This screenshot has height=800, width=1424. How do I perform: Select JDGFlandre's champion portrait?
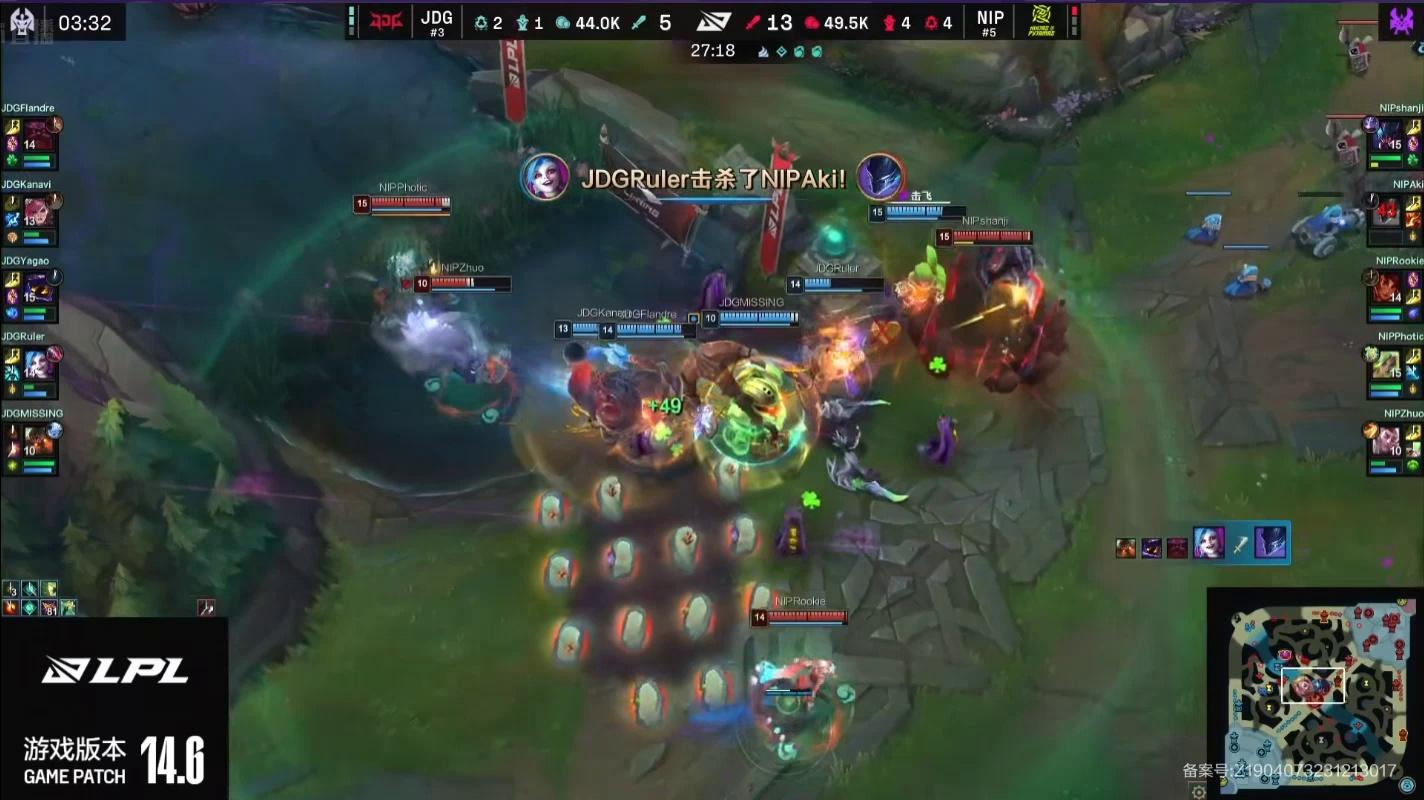point(40,132)
